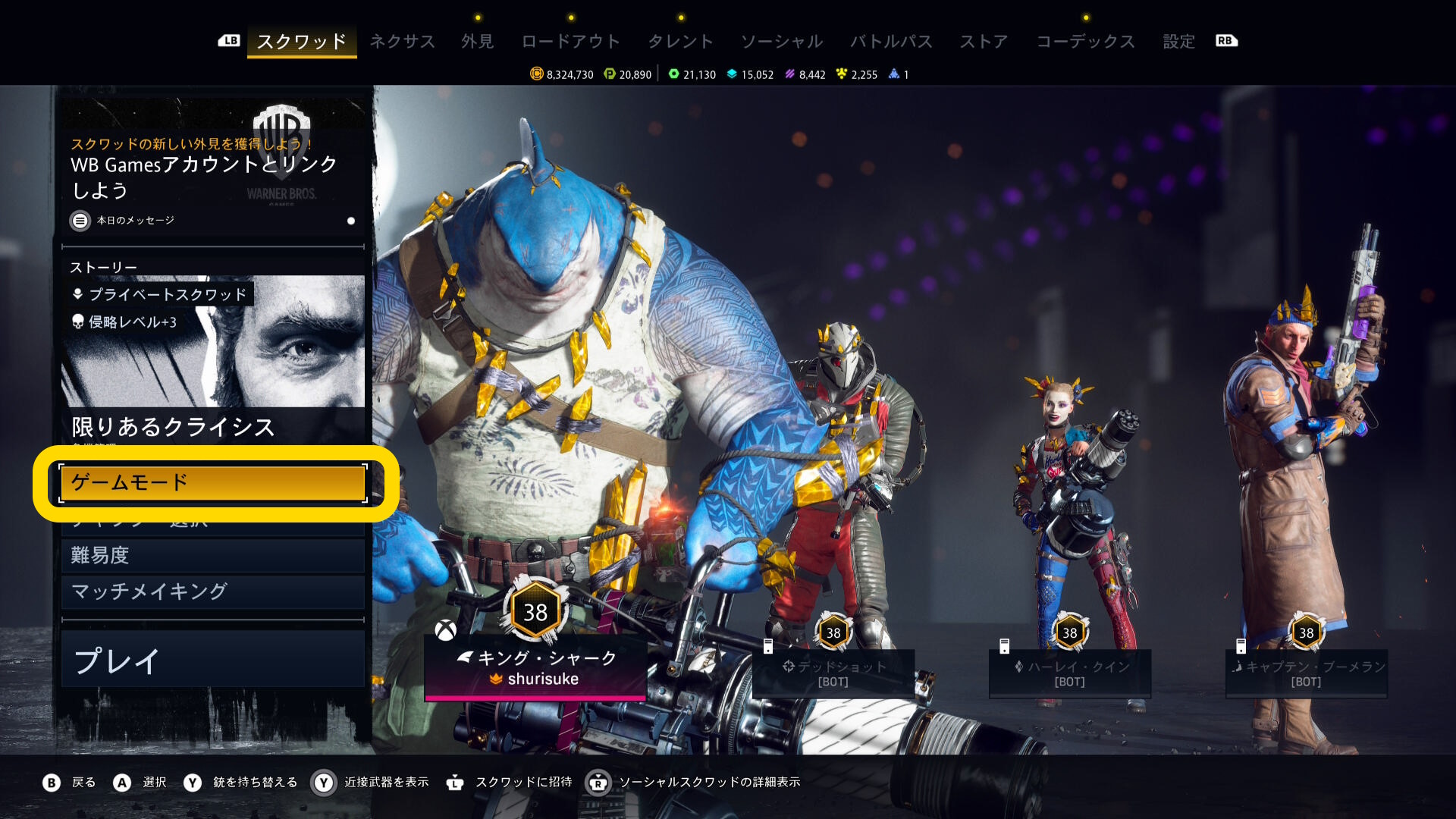Open the マッチメイキング setting
This screenshot has height=819, width=1456.
(213, 591)
